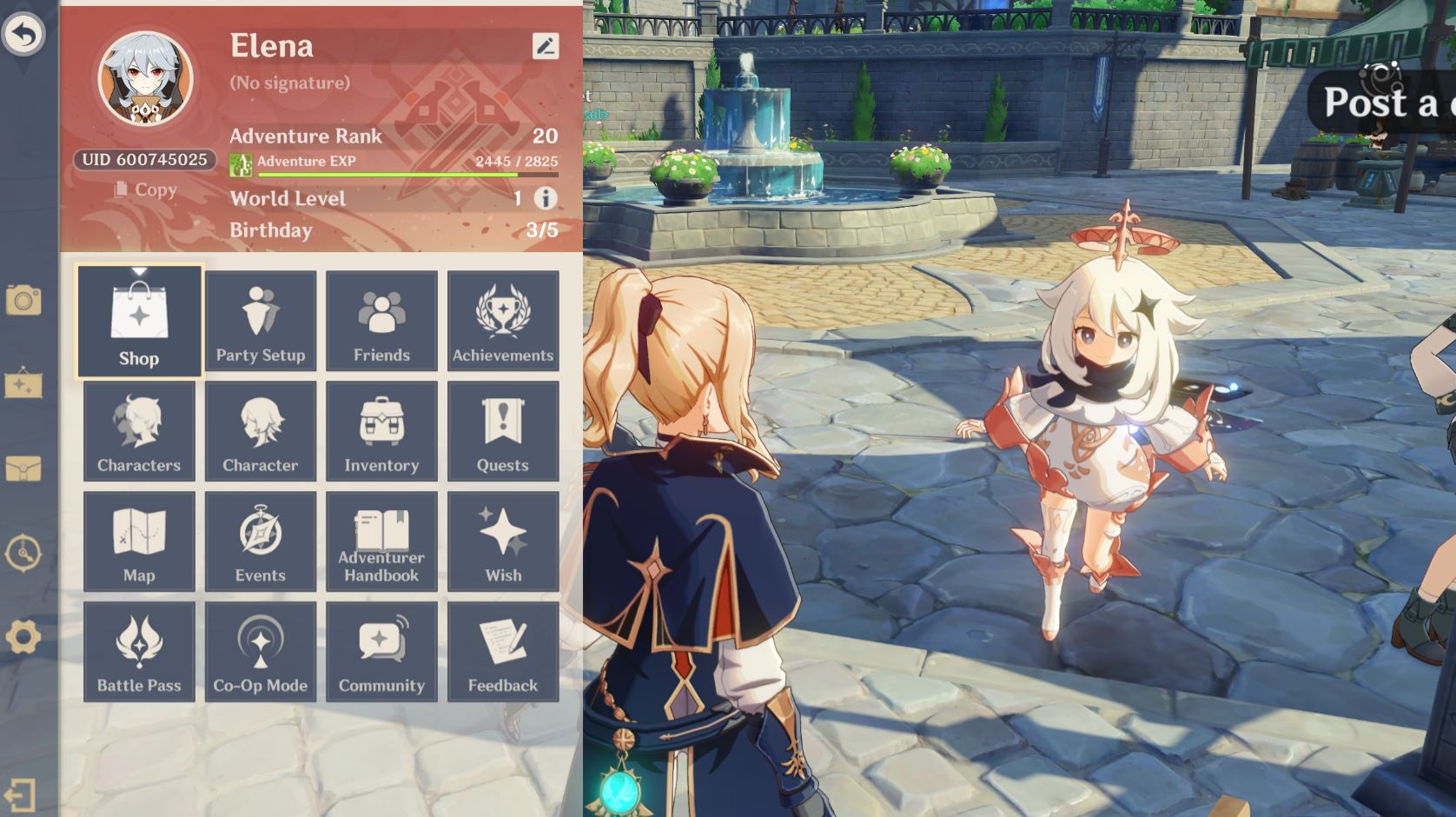The height and width of the screenshot is (817, 1456).
Task: Open the Map tile
Action: tap(139, 541)
